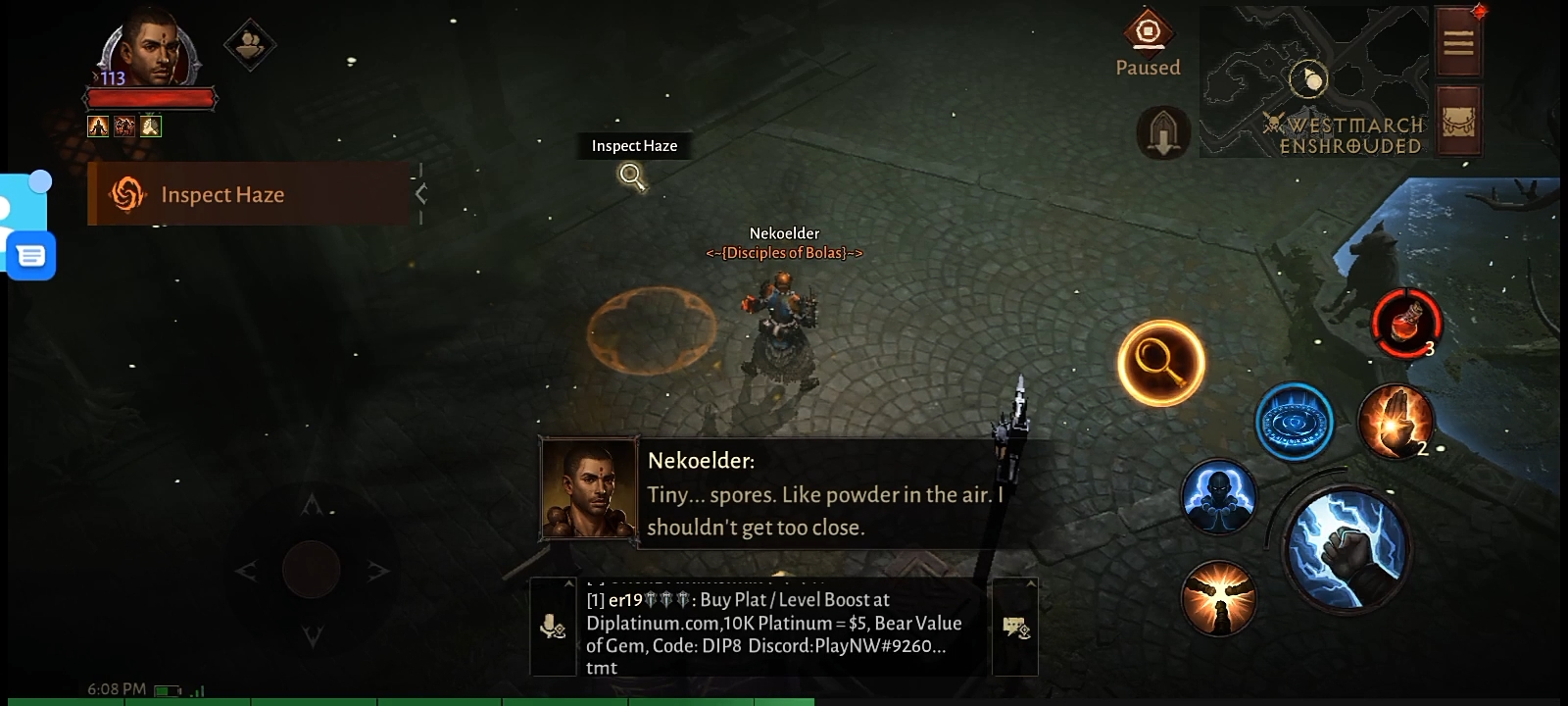The height and width of the screenshot is (706, 1568).
Task: Click the portal gate arrow button
Action: point(1163,132)
